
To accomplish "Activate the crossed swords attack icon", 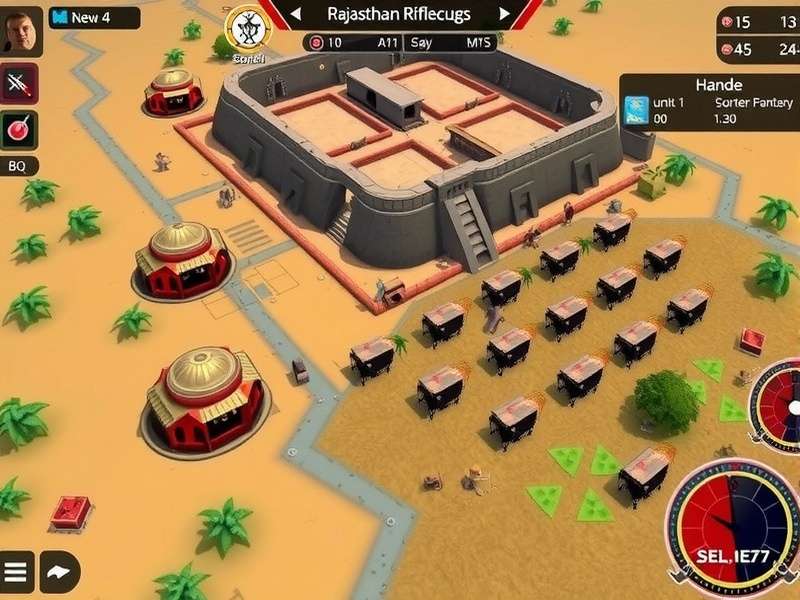I will tap(19, 84).
